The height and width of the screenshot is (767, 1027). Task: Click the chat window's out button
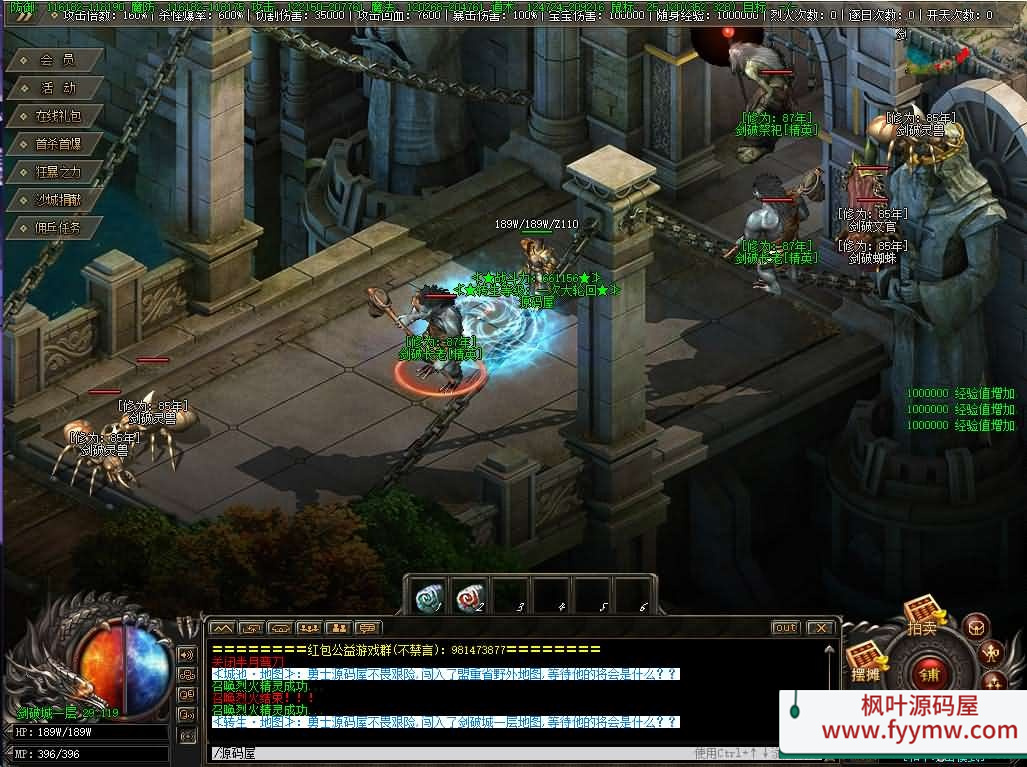pyautogui.click(x=785, y=628)
